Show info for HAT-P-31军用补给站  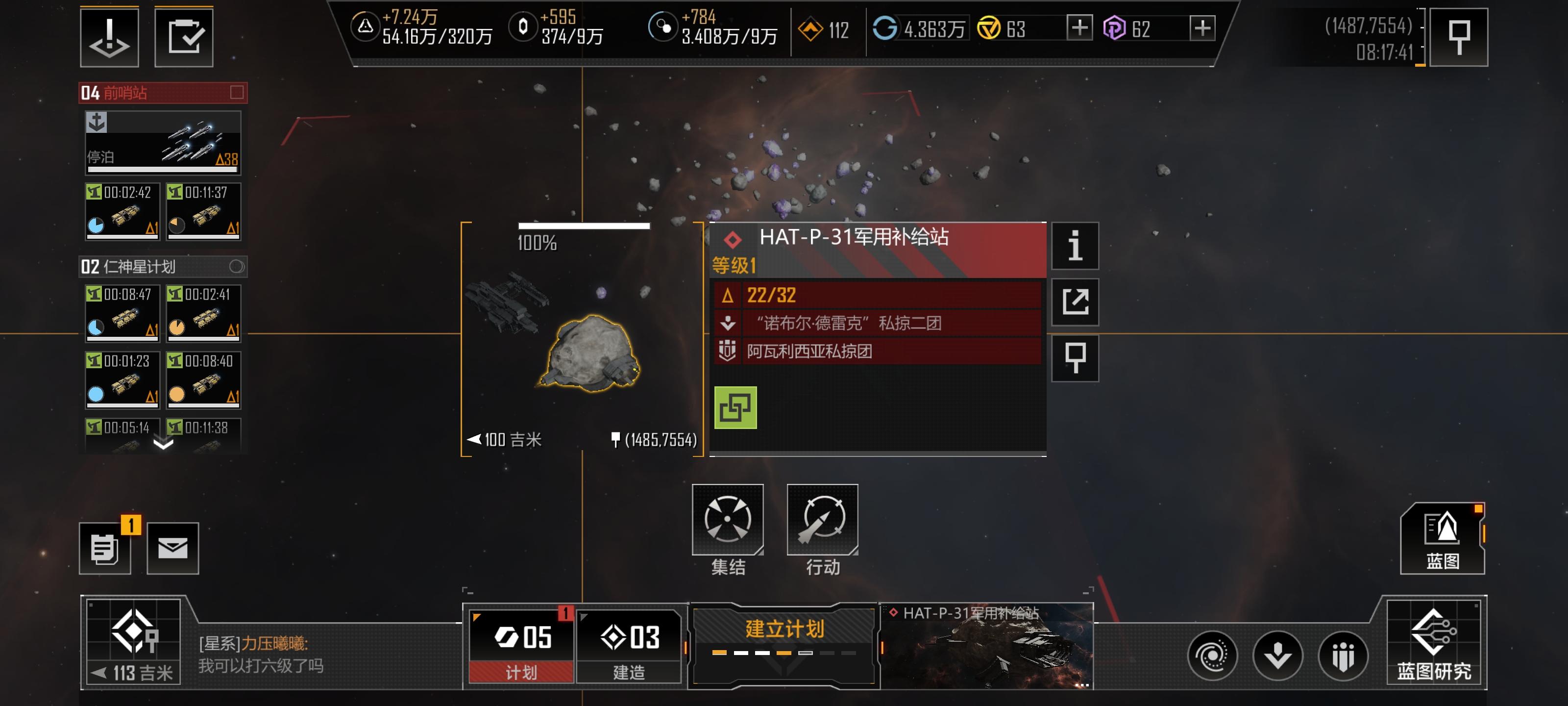[1075, 246]
